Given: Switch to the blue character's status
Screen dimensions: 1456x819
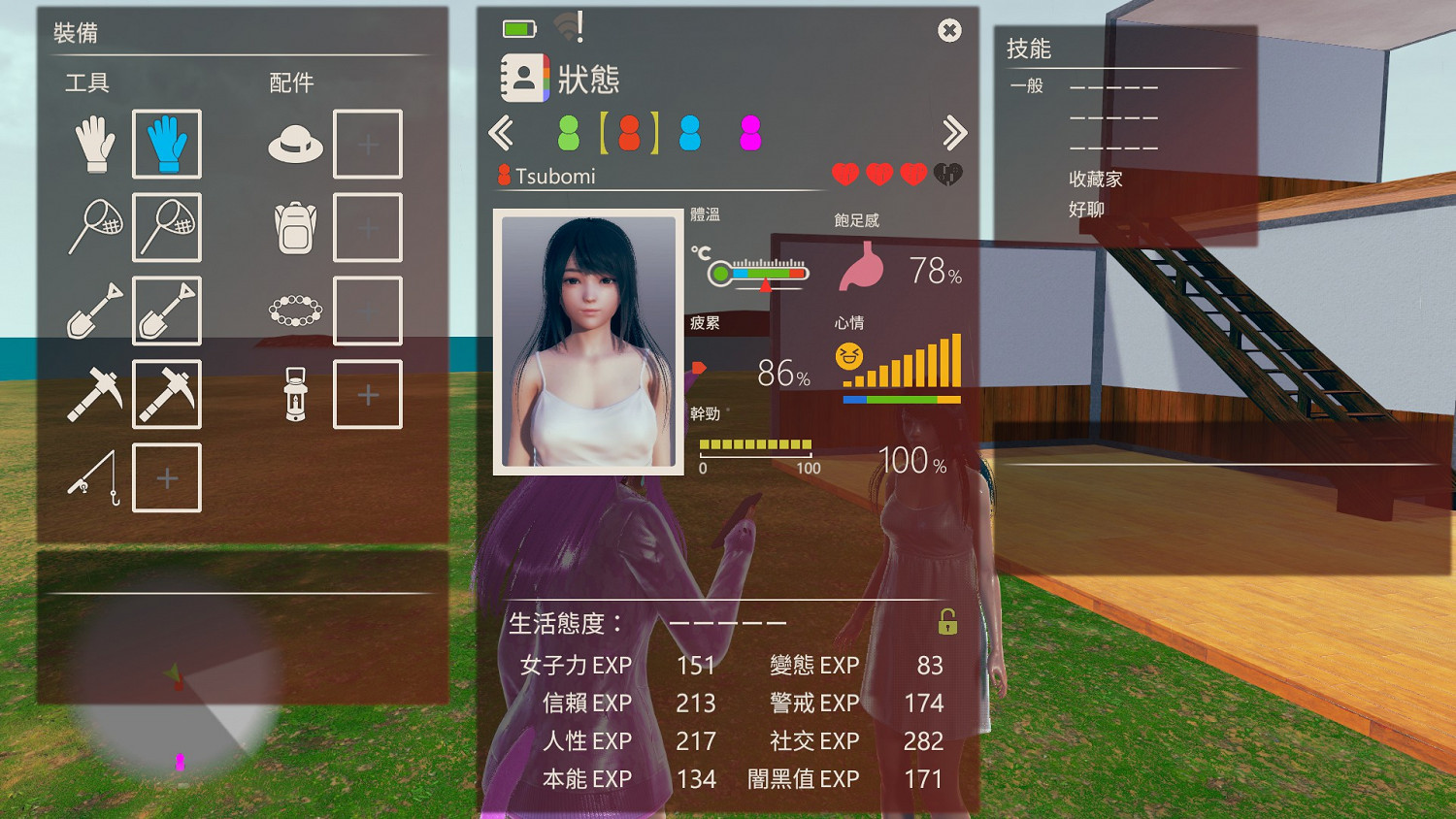Looking at the screenshot, I should point(691,133).
